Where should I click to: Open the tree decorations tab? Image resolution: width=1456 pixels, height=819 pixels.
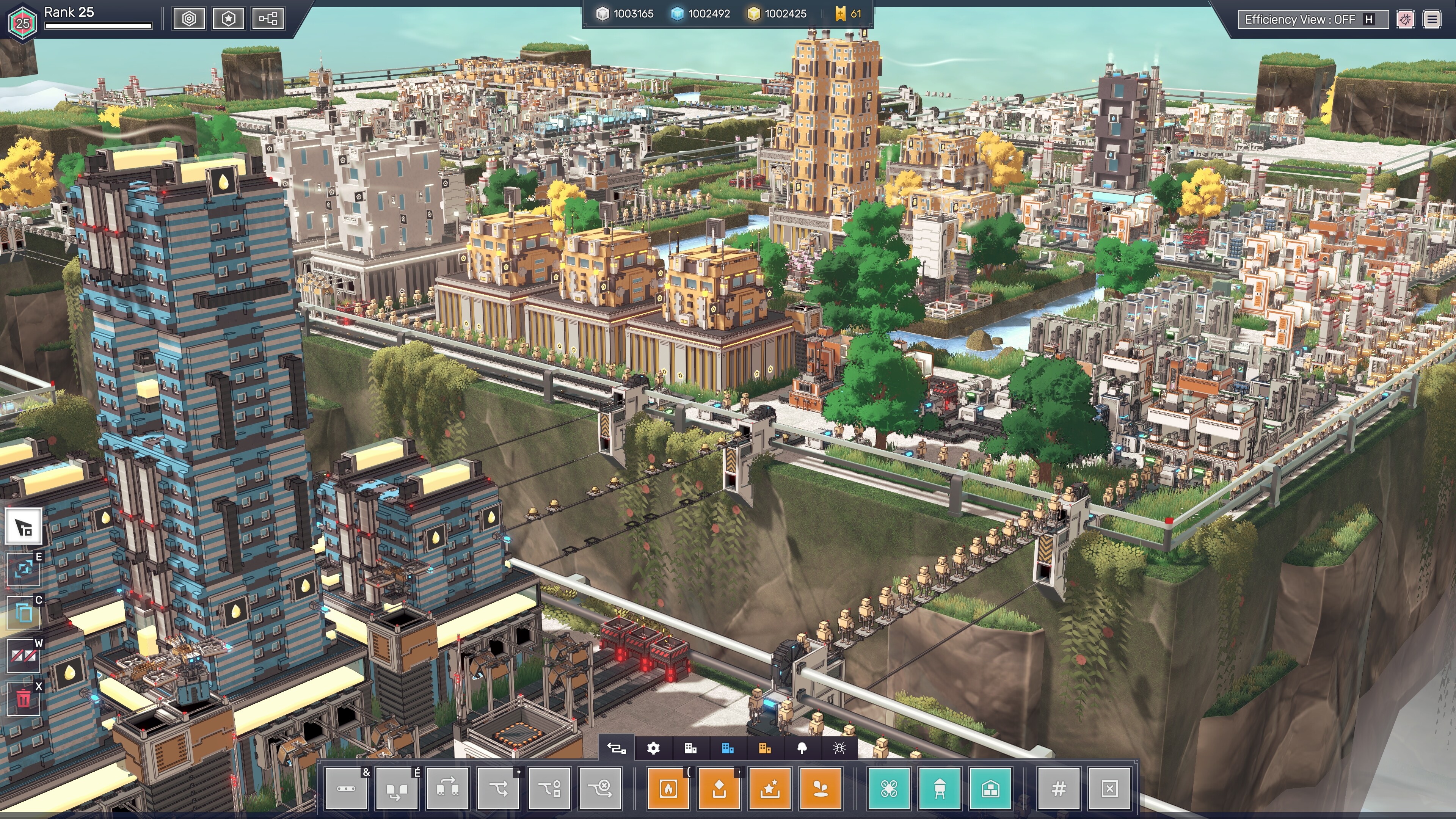[x=802, y=748]
